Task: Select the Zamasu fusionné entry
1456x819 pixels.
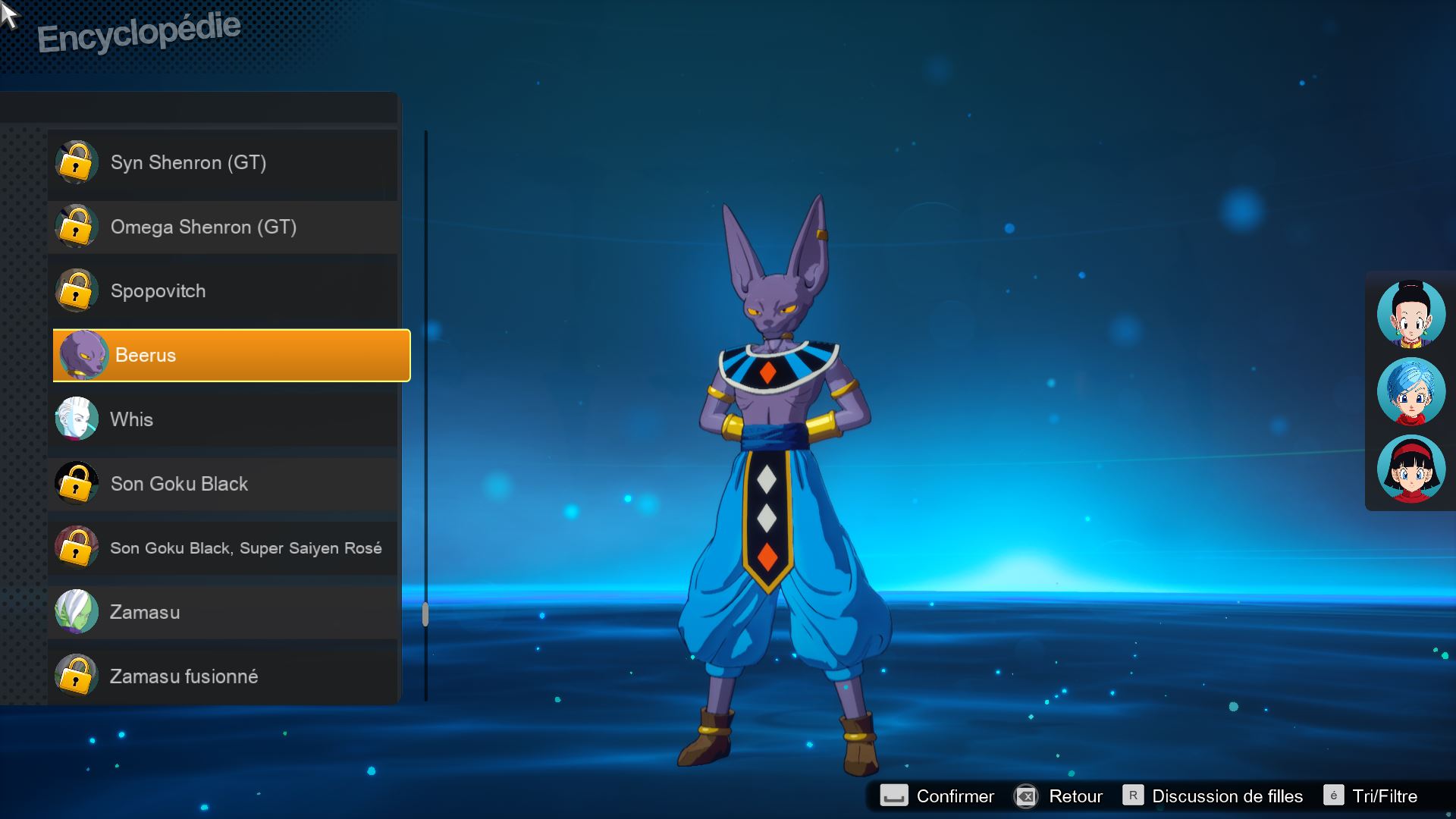Action: pyautogui.click(x=224, y=676)
